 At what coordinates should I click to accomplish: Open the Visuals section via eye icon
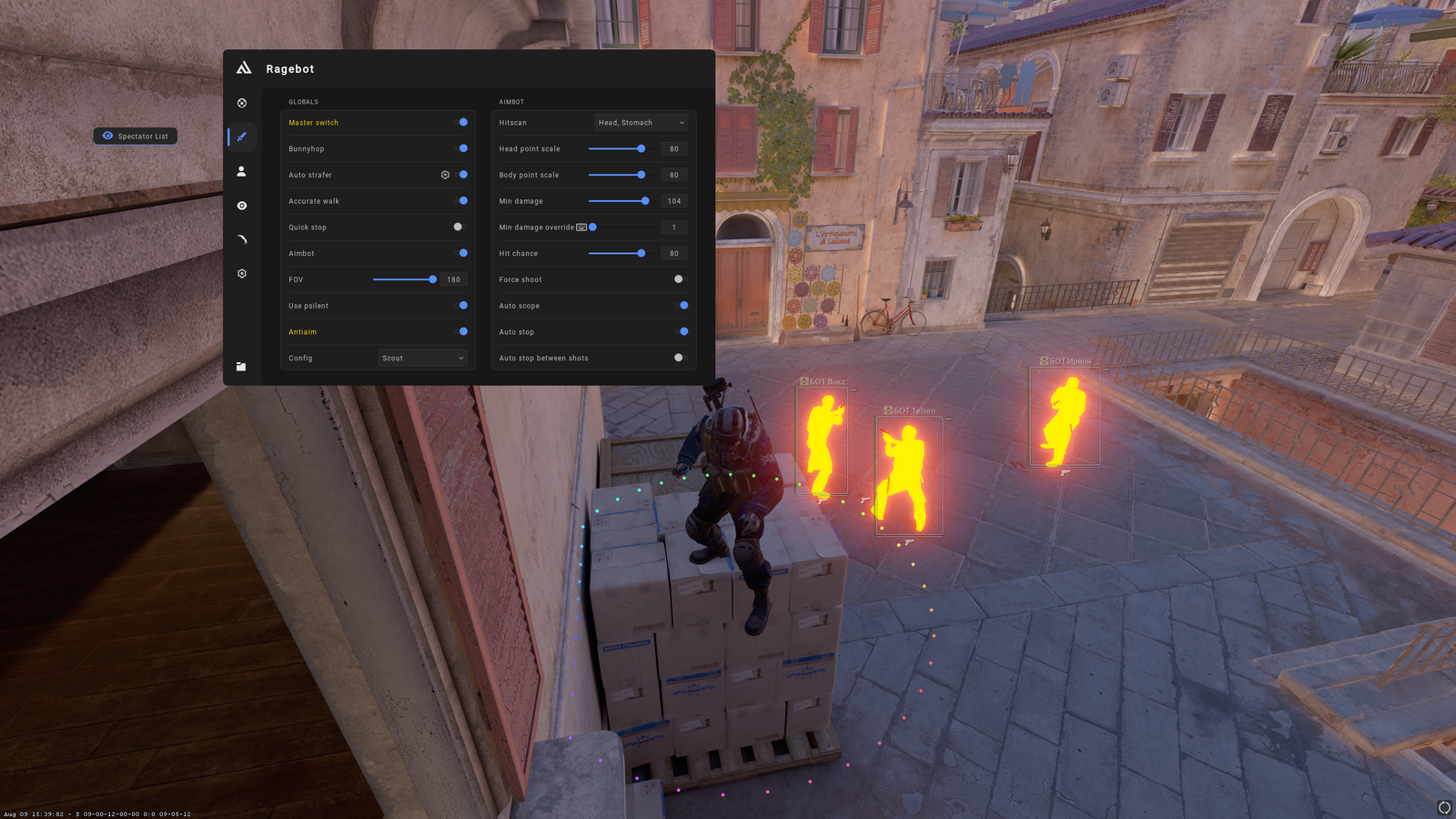tap(241, 206)
